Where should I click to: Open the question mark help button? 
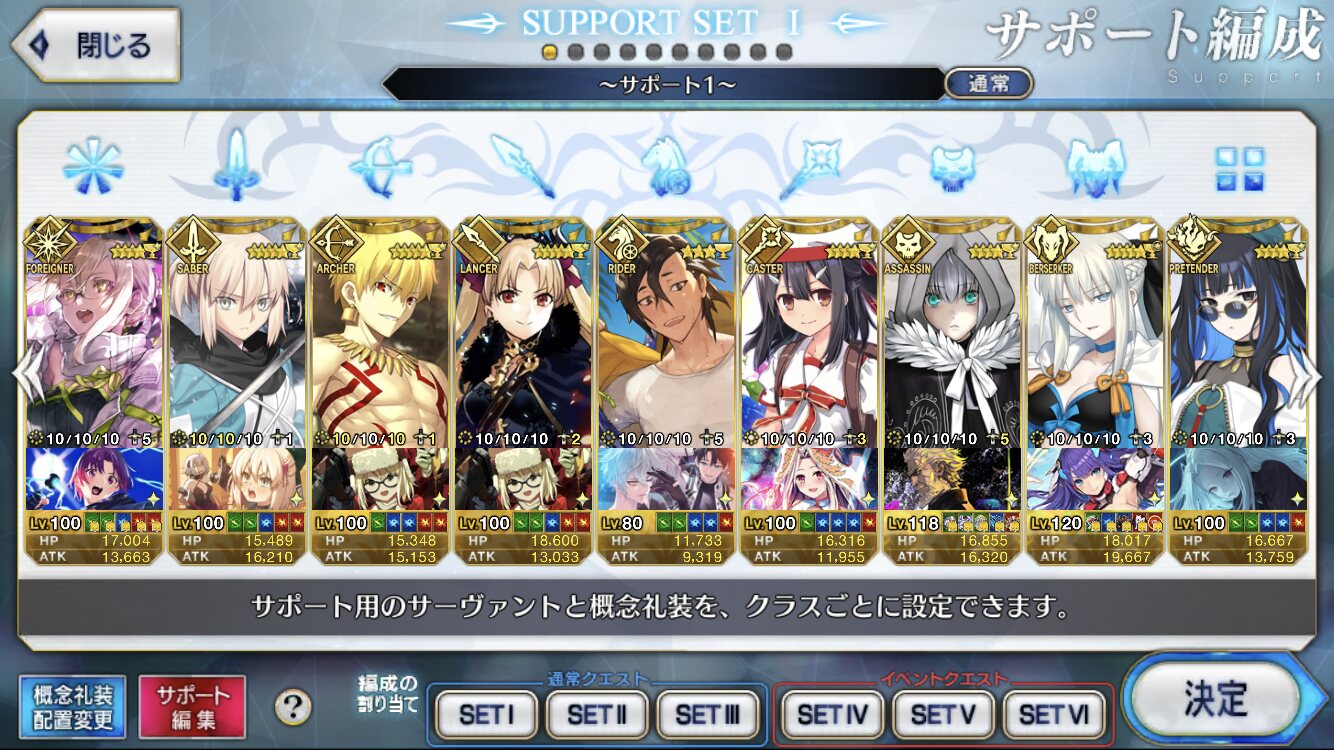click(292, 707)
